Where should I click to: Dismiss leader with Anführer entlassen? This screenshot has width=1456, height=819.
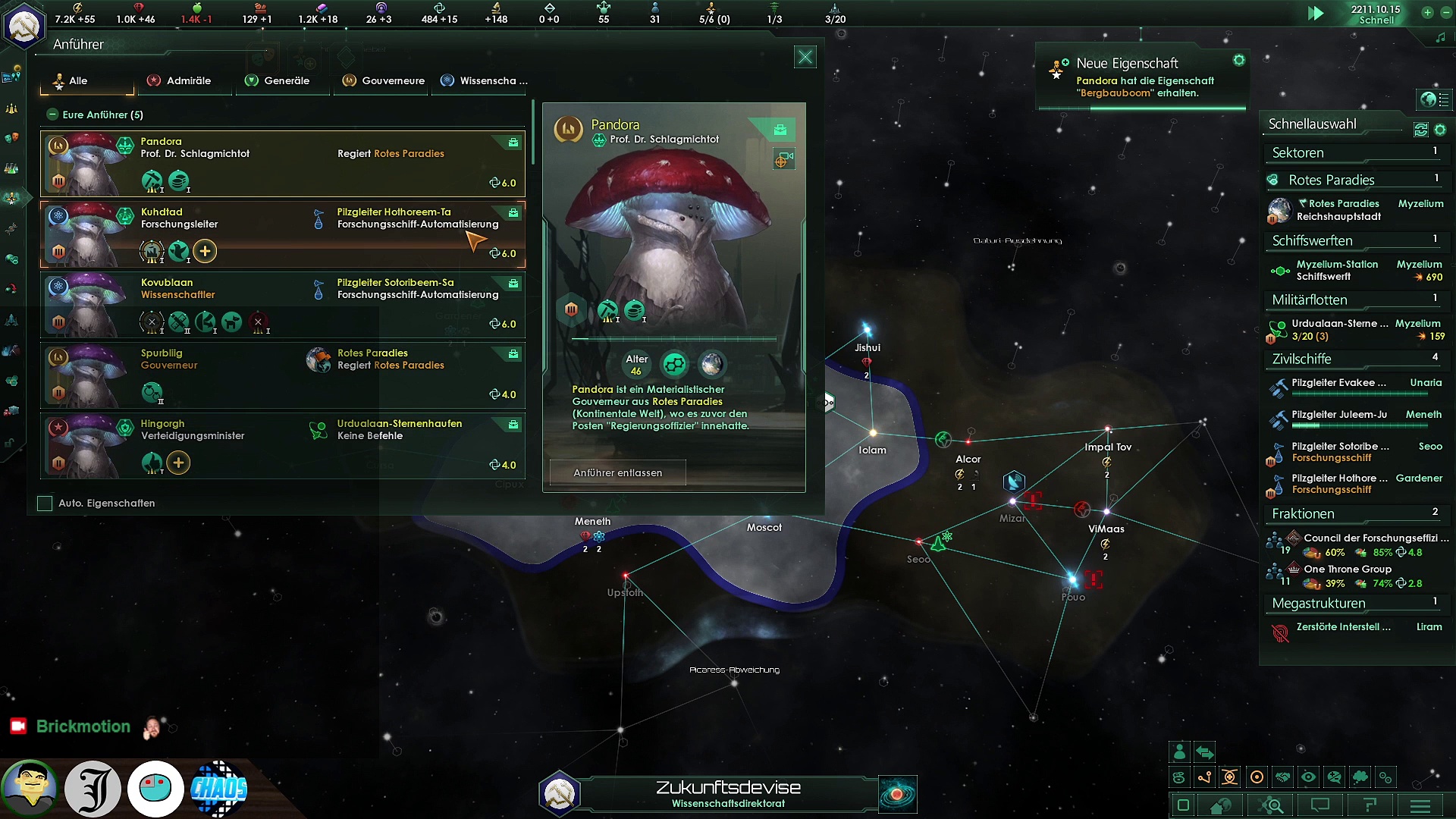point(617,472)
